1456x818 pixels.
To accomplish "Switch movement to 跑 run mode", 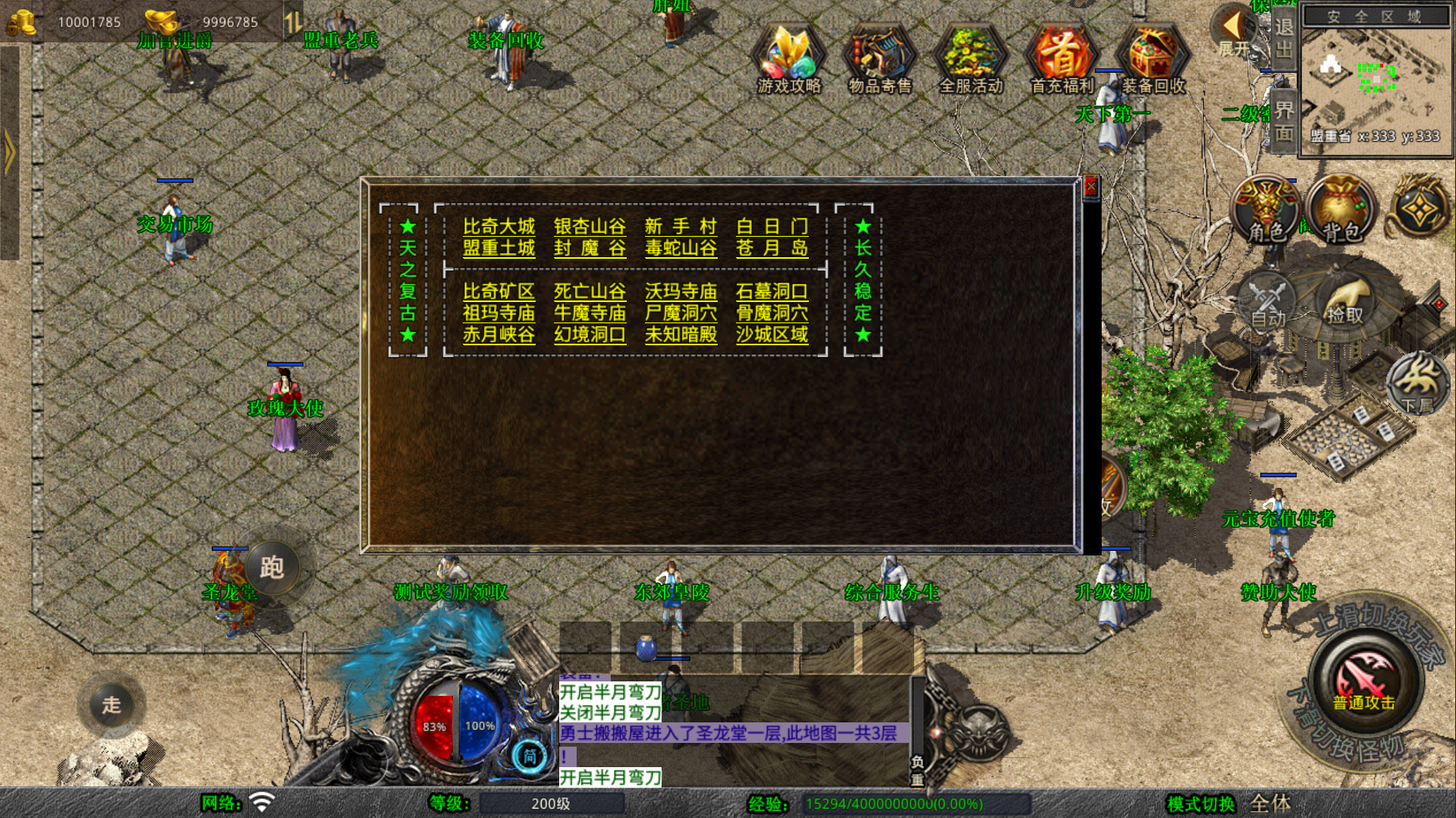I will click(x=271, y=567).
